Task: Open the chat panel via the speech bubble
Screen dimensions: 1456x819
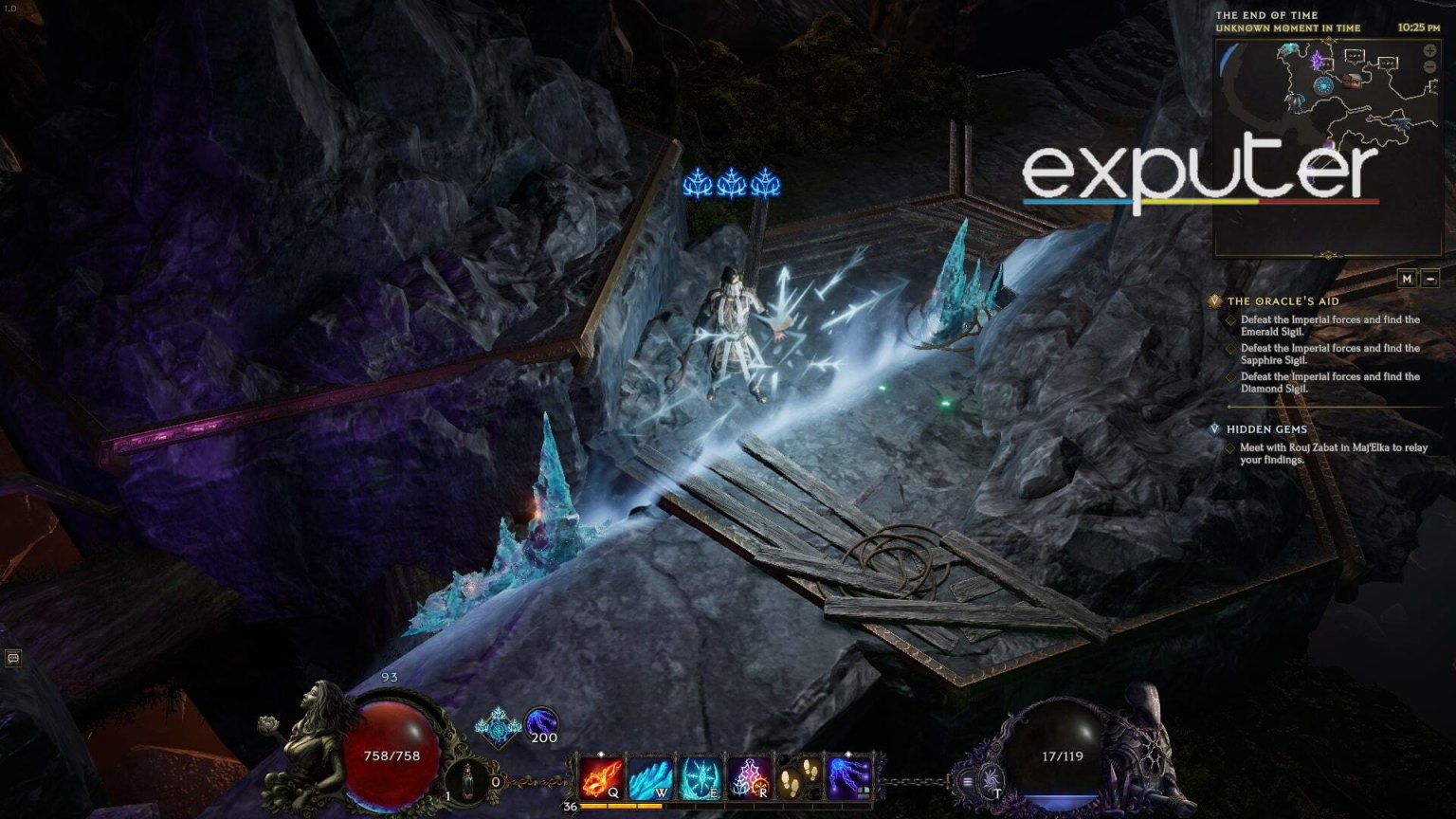Action: point(13,656)
